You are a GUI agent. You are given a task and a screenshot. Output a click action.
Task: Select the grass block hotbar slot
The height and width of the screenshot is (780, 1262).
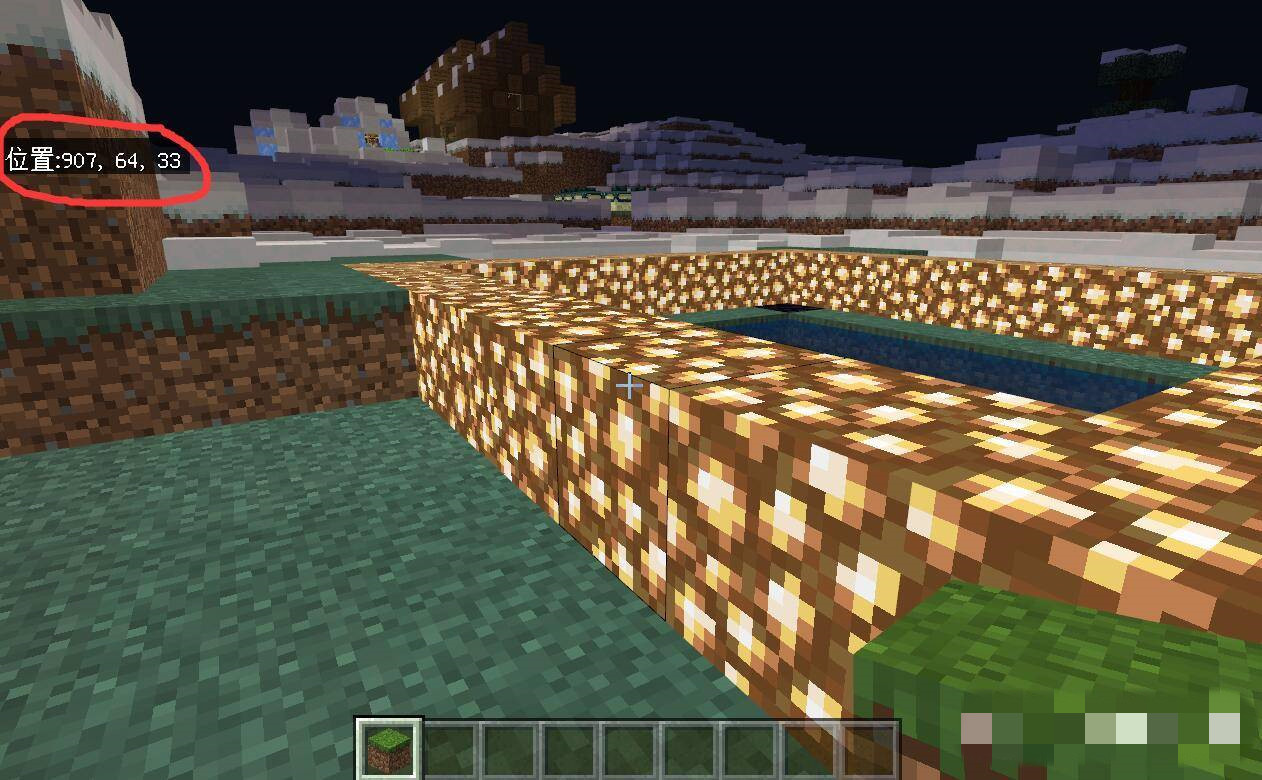point(389,748)
